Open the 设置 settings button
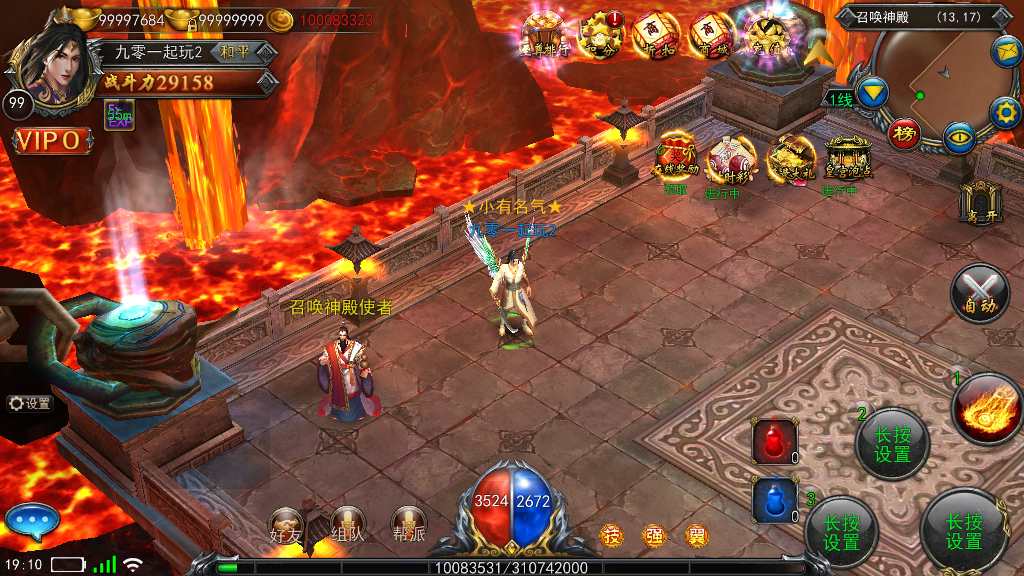Screen dimensions: 1024x576 click(29, 403)
